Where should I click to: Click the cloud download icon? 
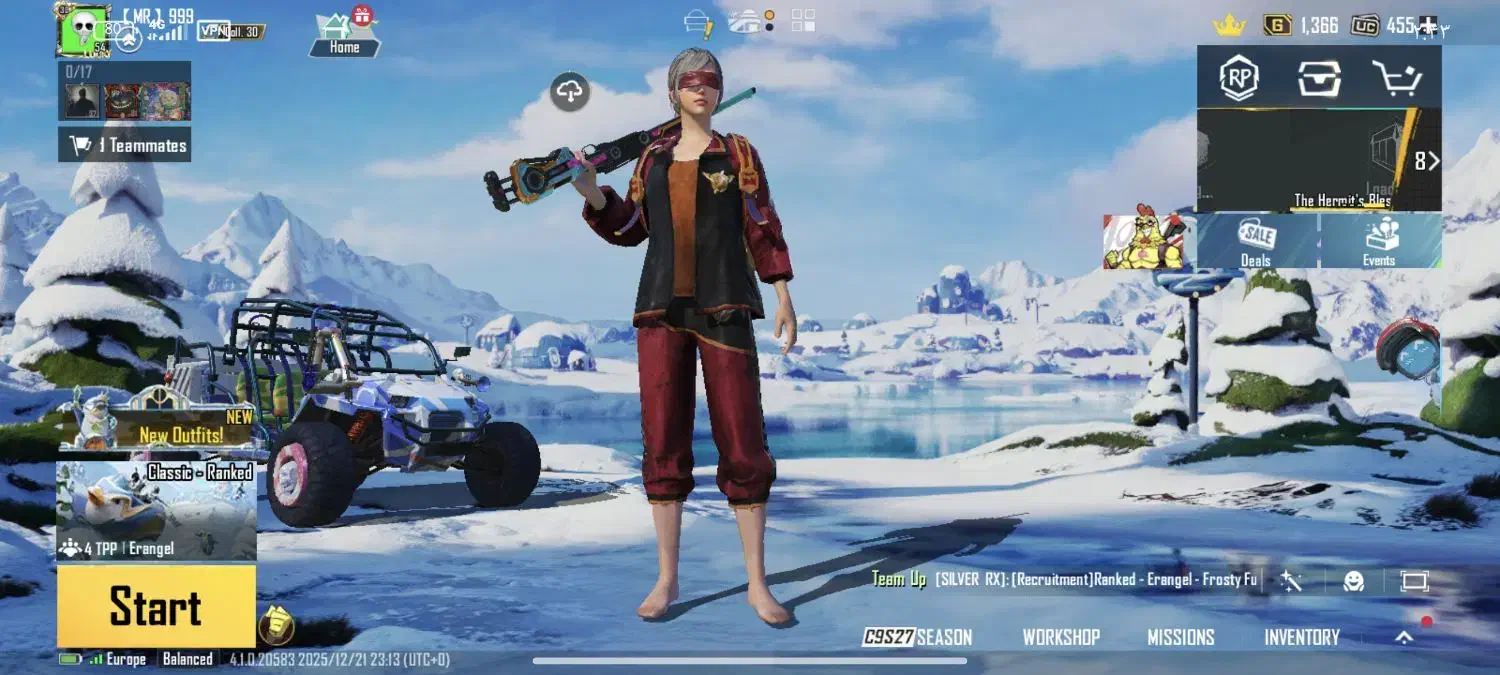pyautogui.click(x=570, y=92)
